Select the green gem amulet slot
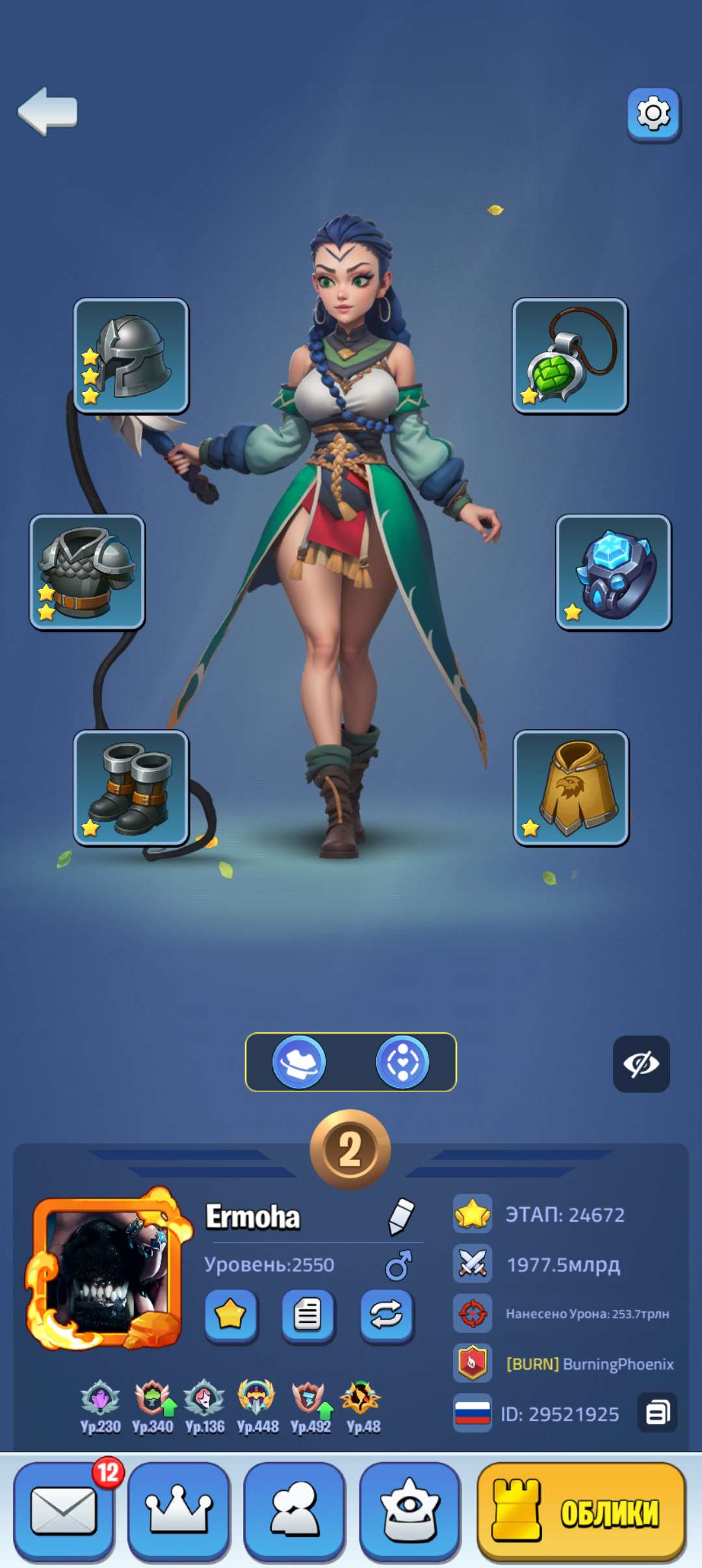Screen dimensions: 702x1568 [570, 356]
